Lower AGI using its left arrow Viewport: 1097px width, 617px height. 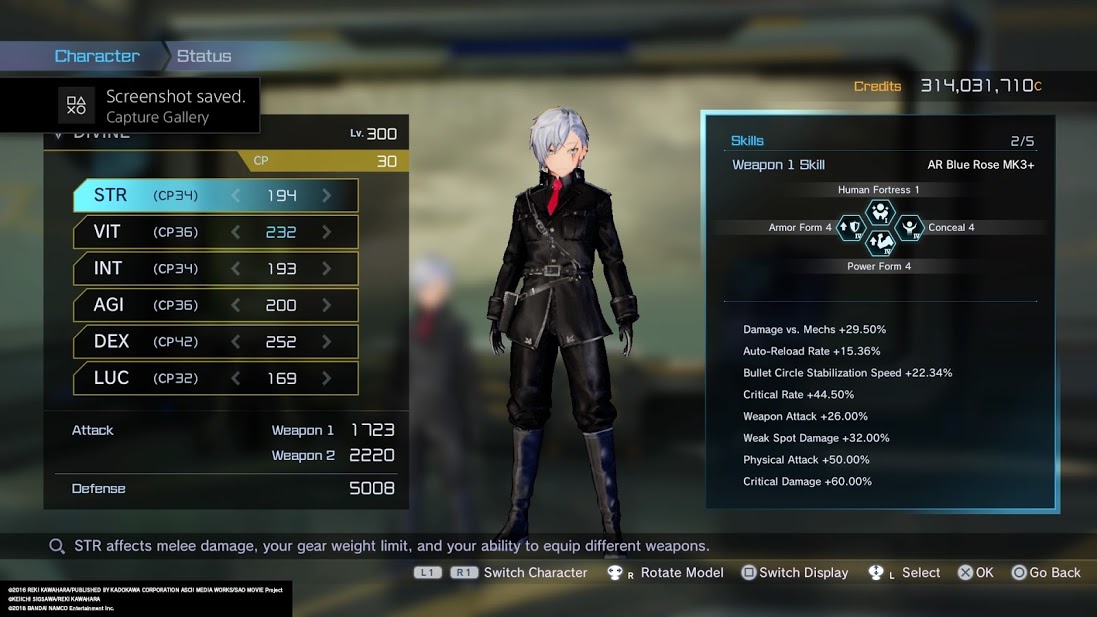pyautogui.click(x=236, y=305)
